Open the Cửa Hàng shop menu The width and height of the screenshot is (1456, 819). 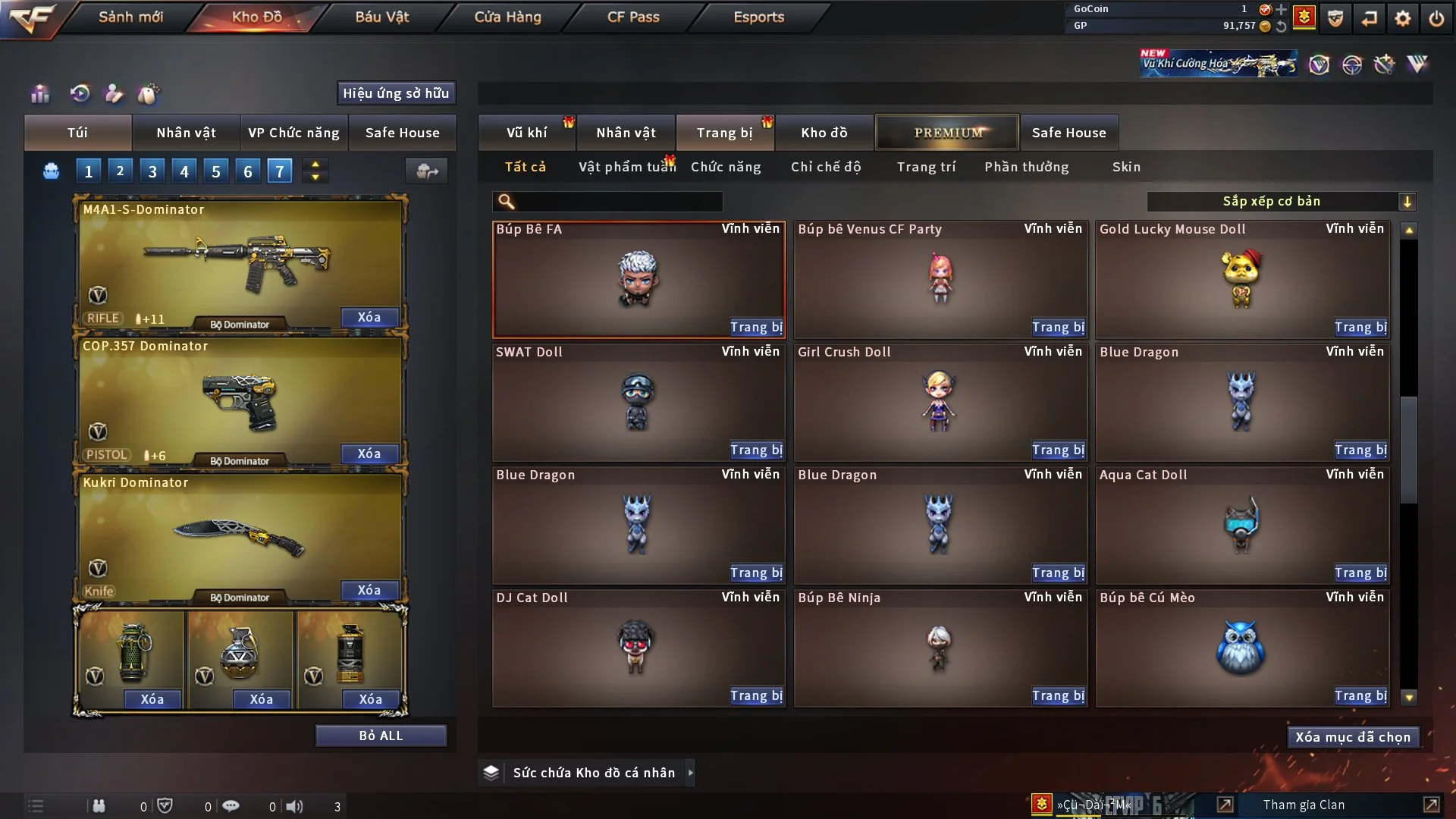tap(507, 17)
